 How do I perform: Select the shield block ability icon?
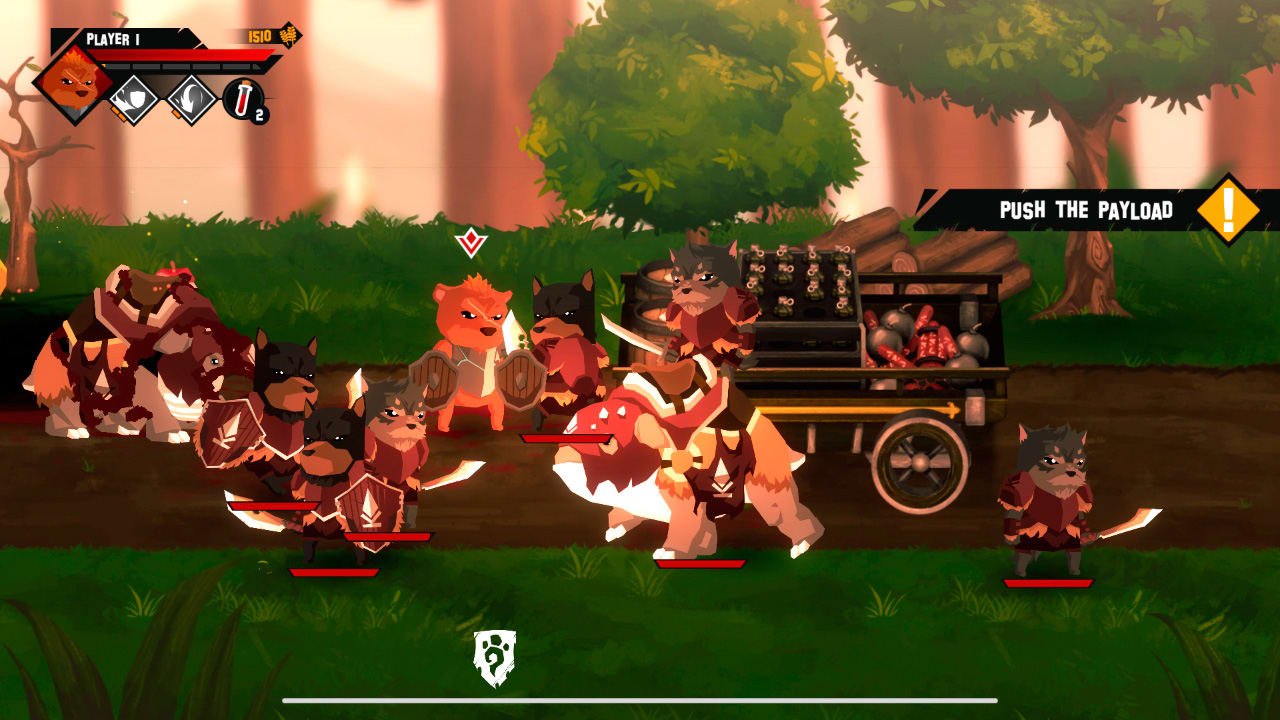(x=135, y=98)
